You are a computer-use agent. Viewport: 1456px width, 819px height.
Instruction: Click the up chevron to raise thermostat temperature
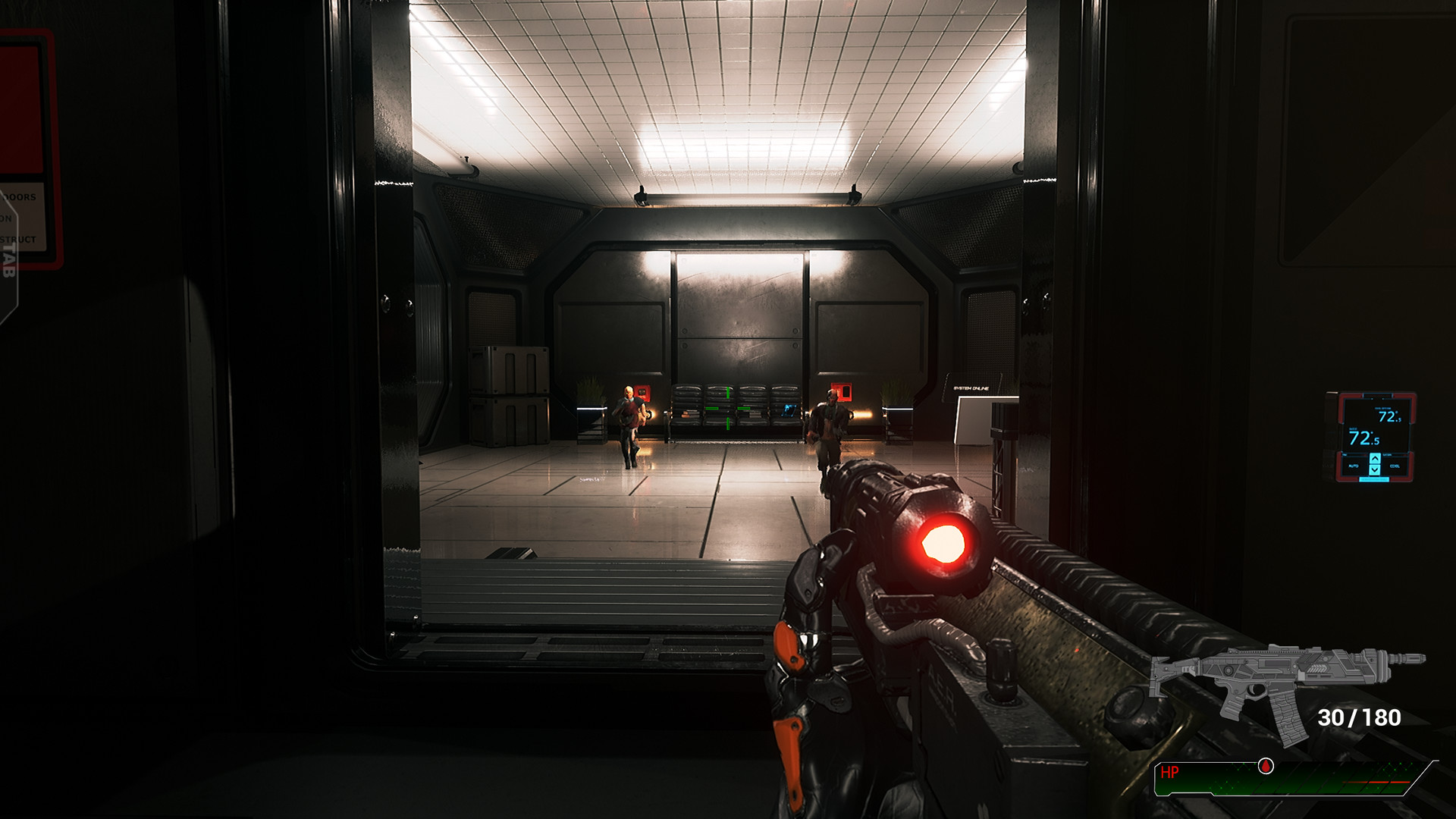tap(1376, 459)
